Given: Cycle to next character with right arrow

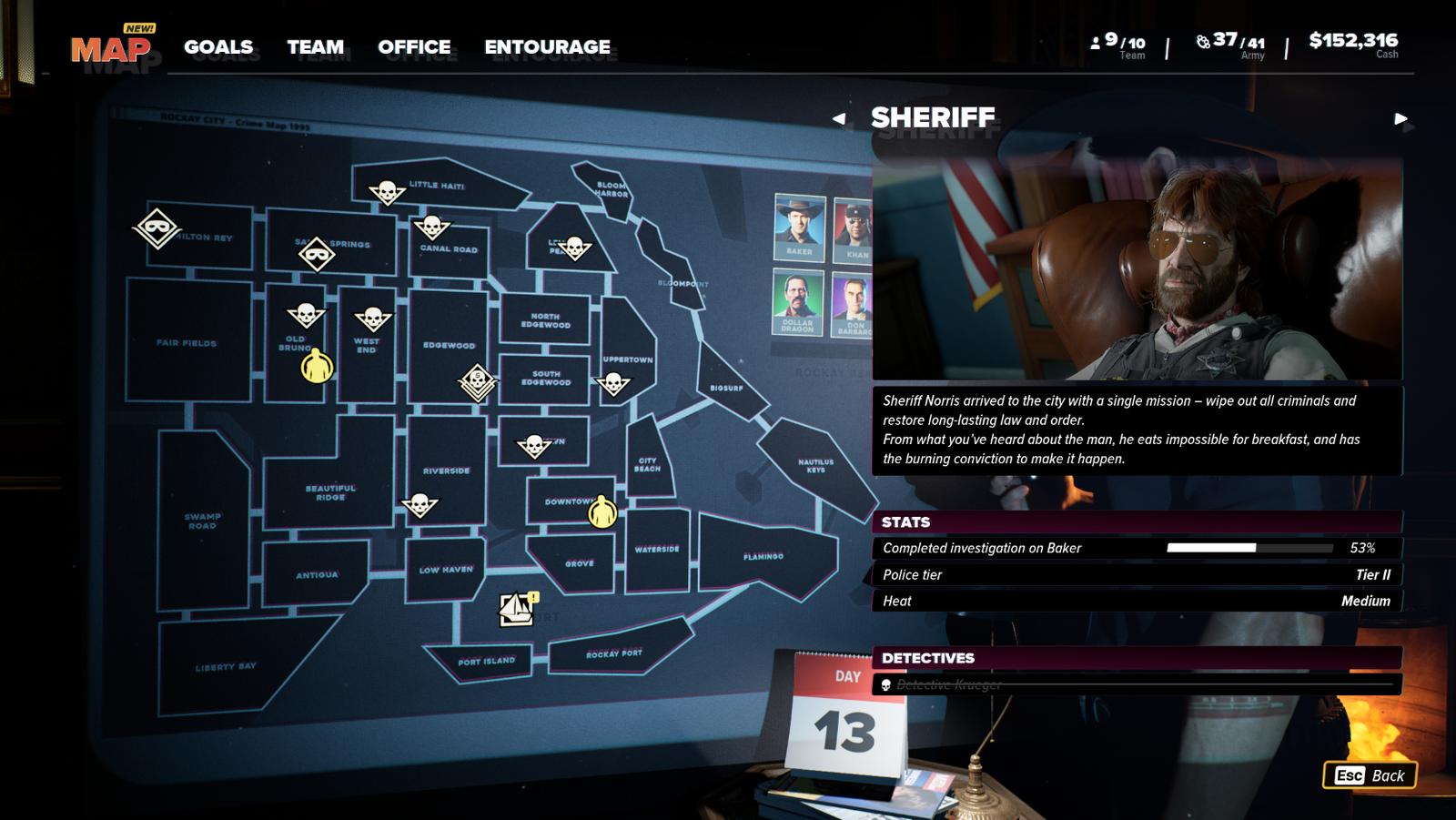Looking at the screenshot, I should click(x=1400, y=118).
